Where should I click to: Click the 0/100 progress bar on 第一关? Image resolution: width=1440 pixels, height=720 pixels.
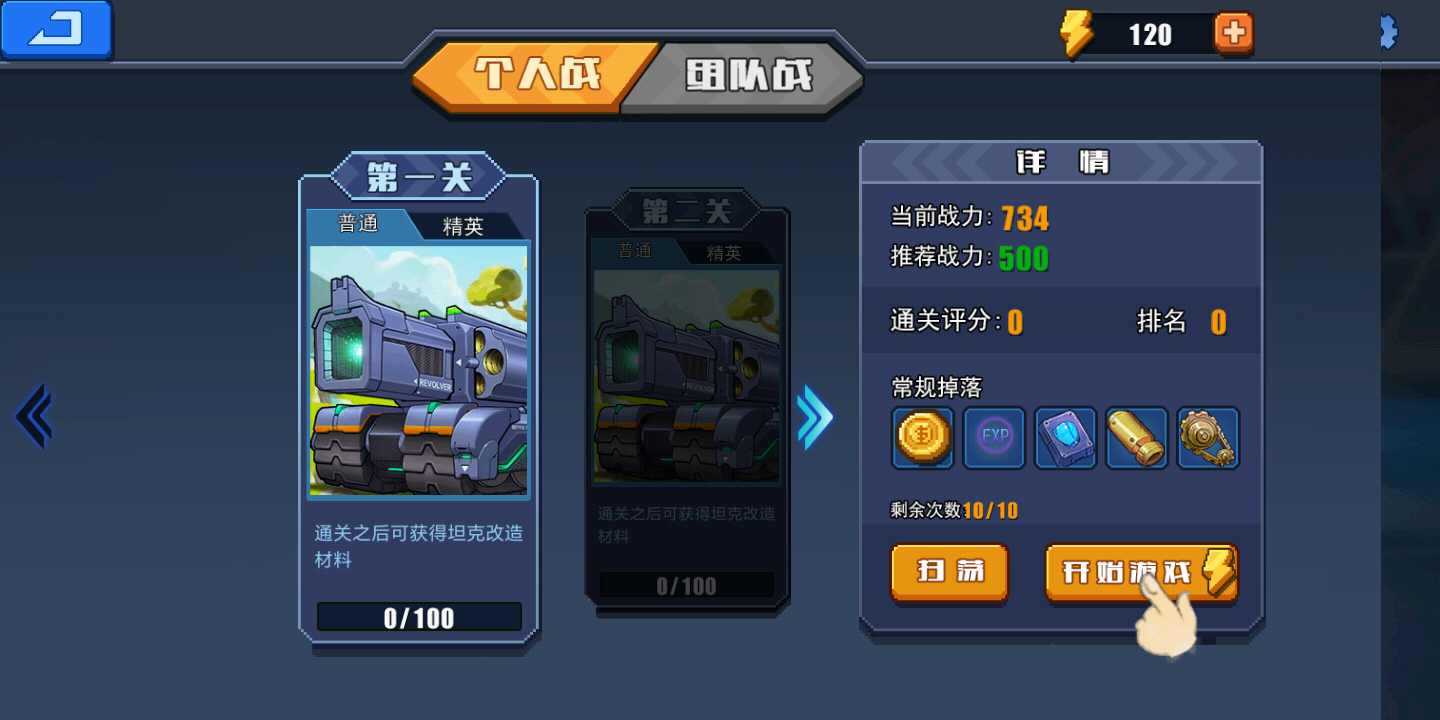418,617
